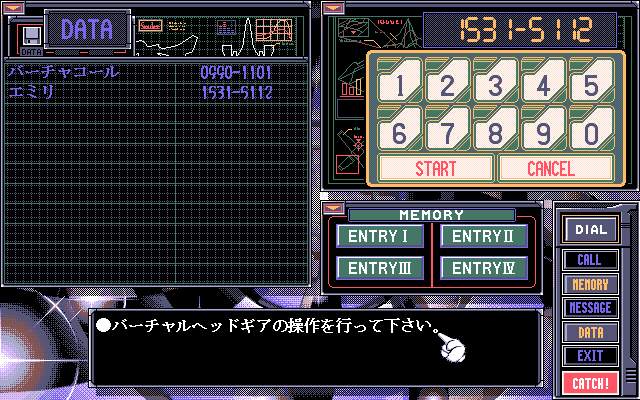Choose memory slot ENTRY I
Viewport: 640px width, 400px height.
coord(381,237)
